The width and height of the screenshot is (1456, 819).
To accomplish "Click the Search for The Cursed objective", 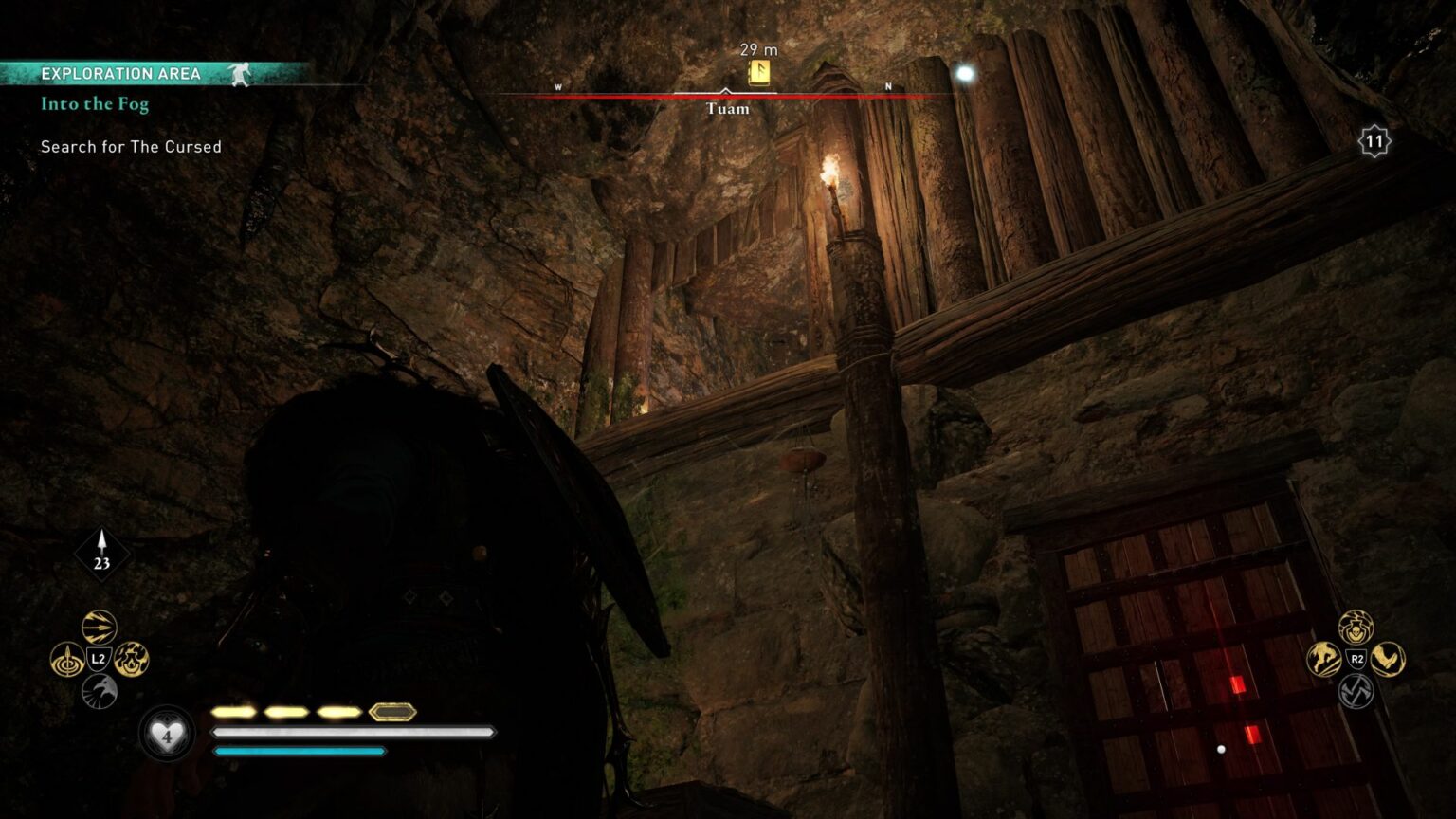I will (x=130, y=147).
